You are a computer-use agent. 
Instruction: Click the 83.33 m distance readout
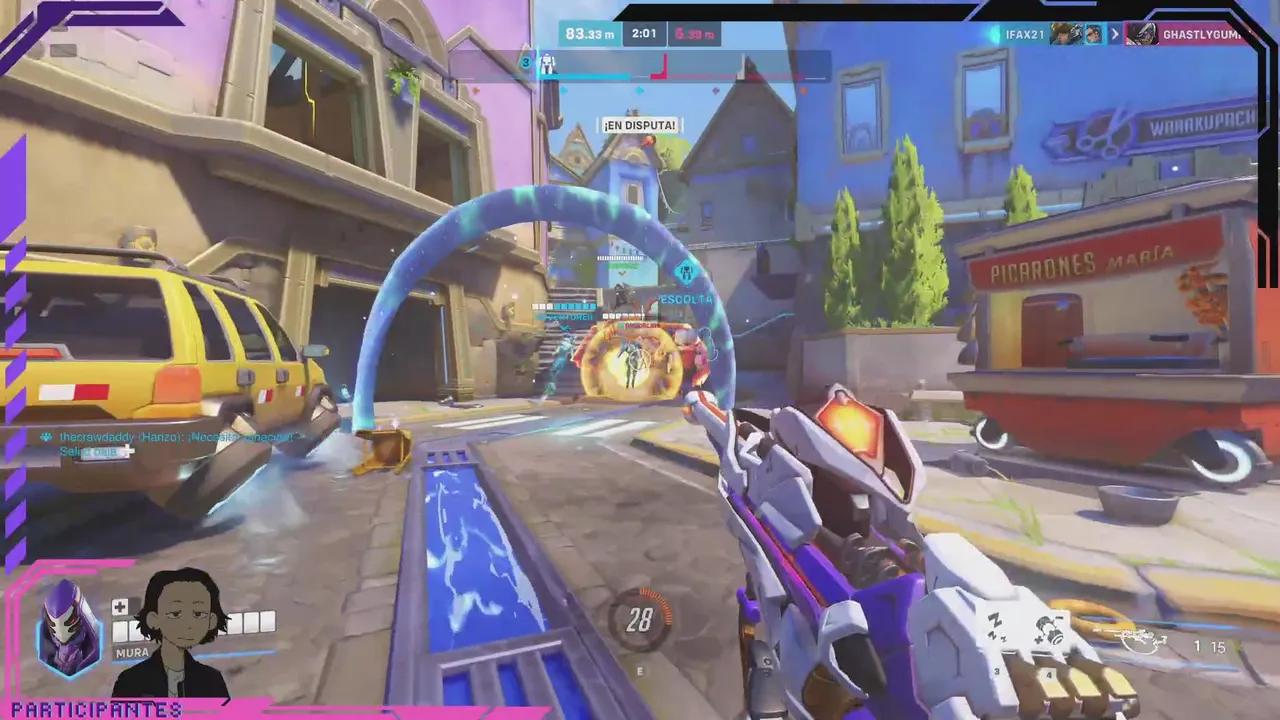coord(589,33)
